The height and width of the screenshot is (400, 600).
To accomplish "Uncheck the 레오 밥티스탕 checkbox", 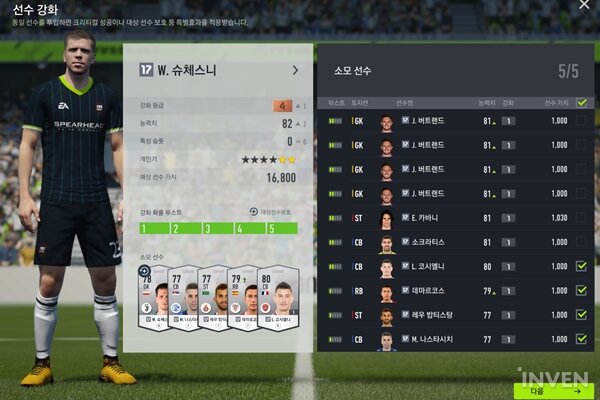I will click(x=581, y=316).
